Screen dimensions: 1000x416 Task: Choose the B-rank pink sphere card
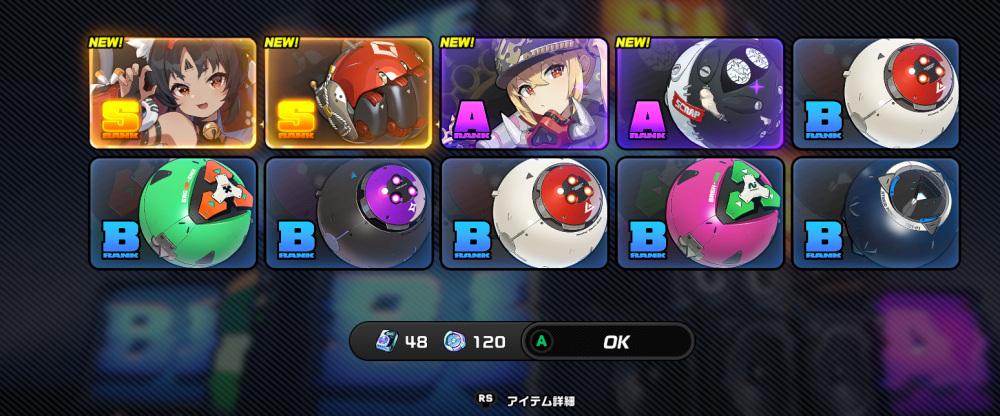coord(700,213)
